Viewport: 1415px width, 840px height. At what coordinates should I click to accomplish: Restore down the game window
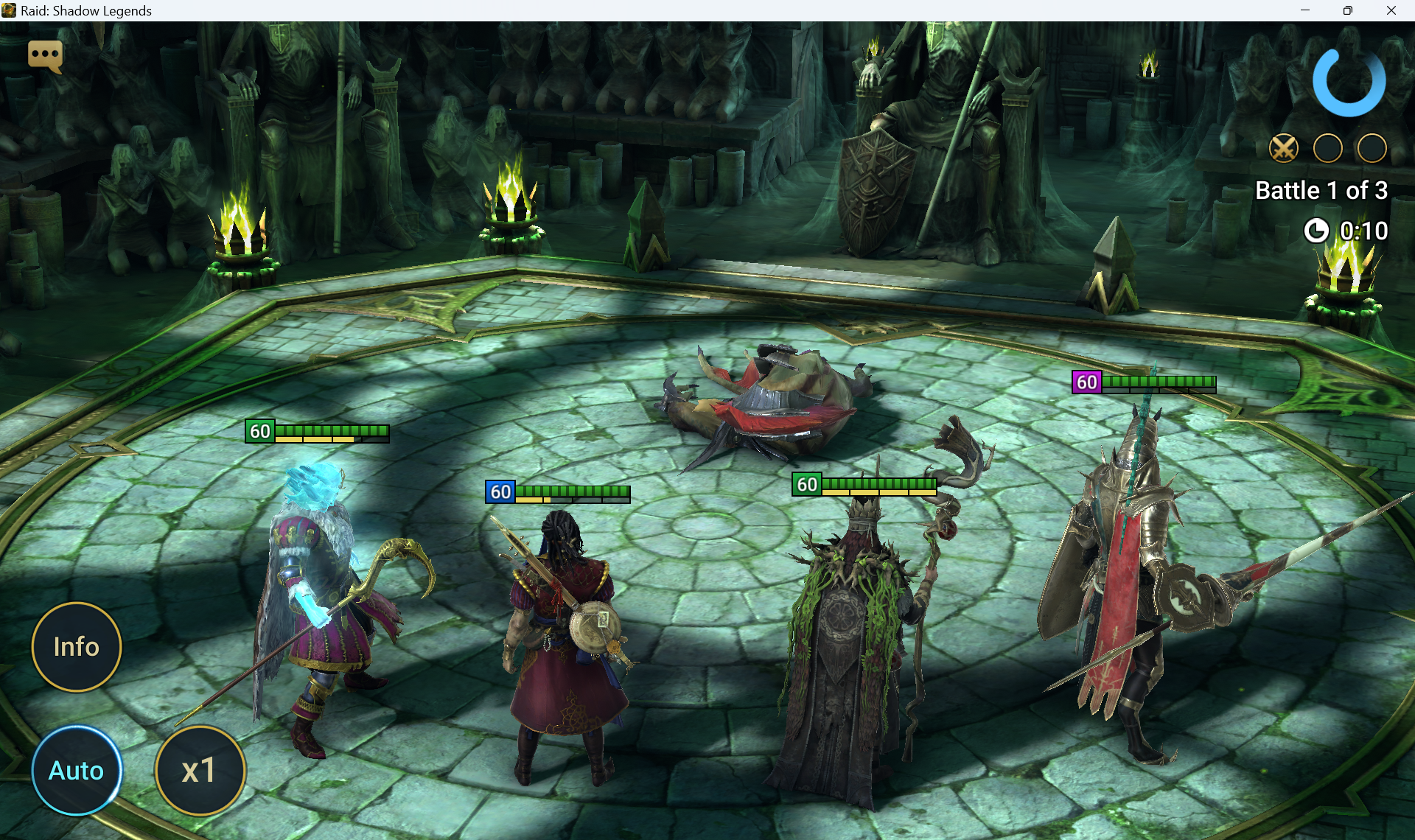pyautogui.click(x=1348, y=10)
